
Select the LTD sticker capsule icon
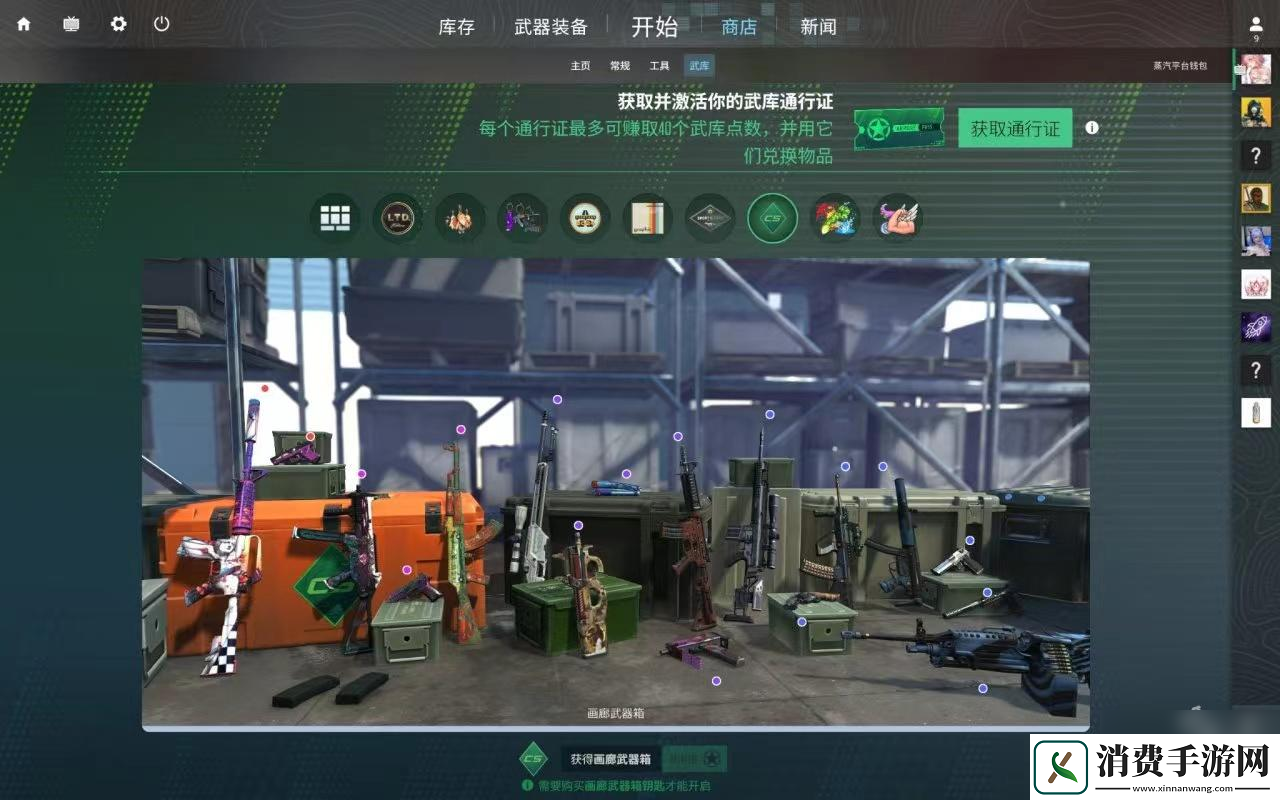[x=397, y=218]
